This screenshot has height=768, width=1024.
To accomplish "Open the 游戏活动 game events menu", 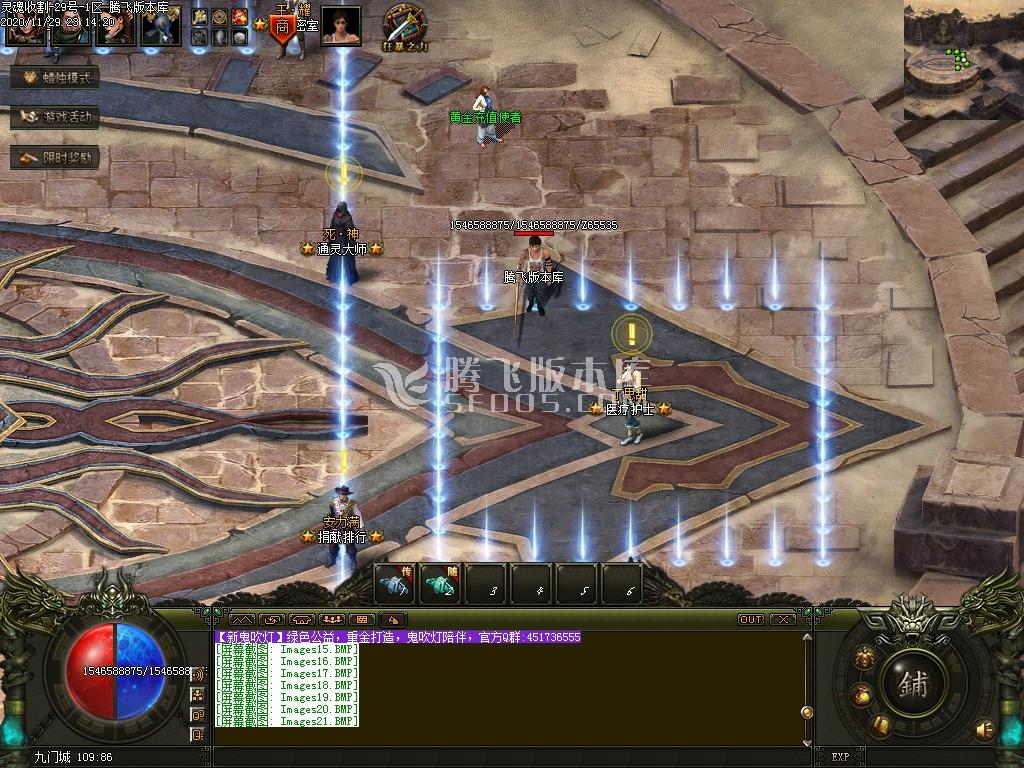I will click(56, 117).
